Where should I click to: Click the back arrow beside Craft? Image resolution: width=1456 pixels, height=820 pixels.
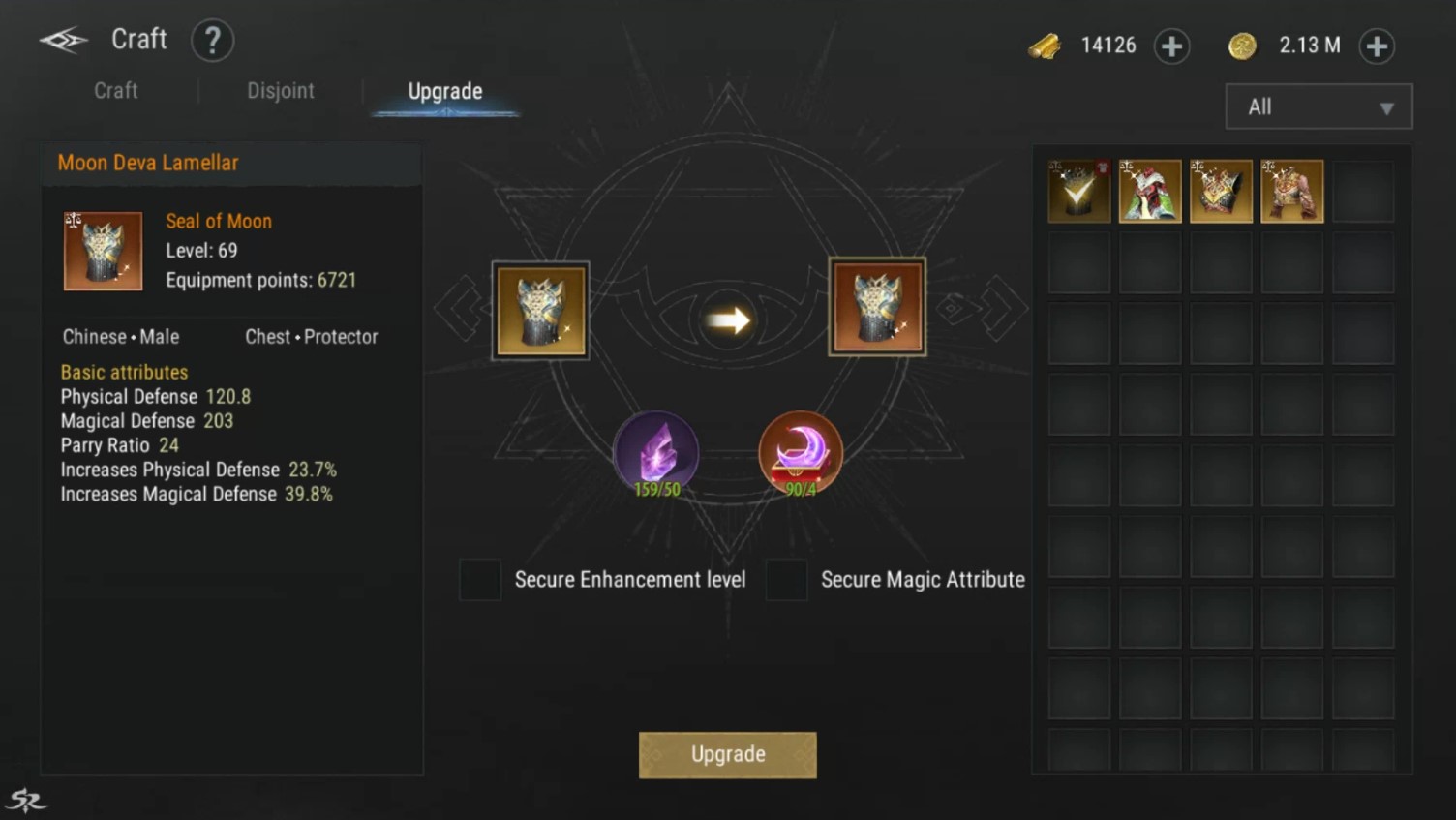click(x=64, y=40)
